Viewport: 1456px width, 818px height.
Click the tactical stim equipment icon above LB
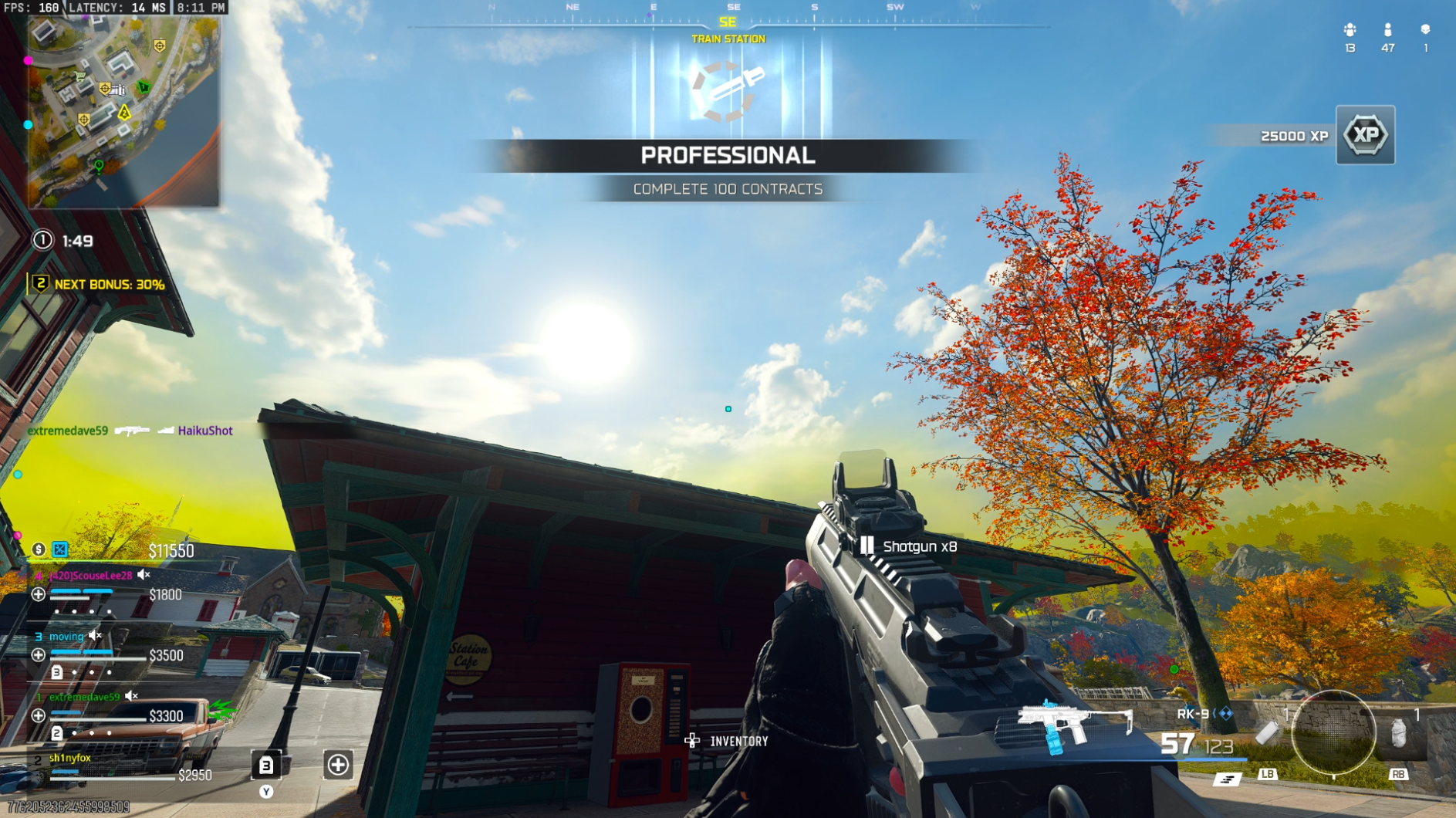(1268, 735)
